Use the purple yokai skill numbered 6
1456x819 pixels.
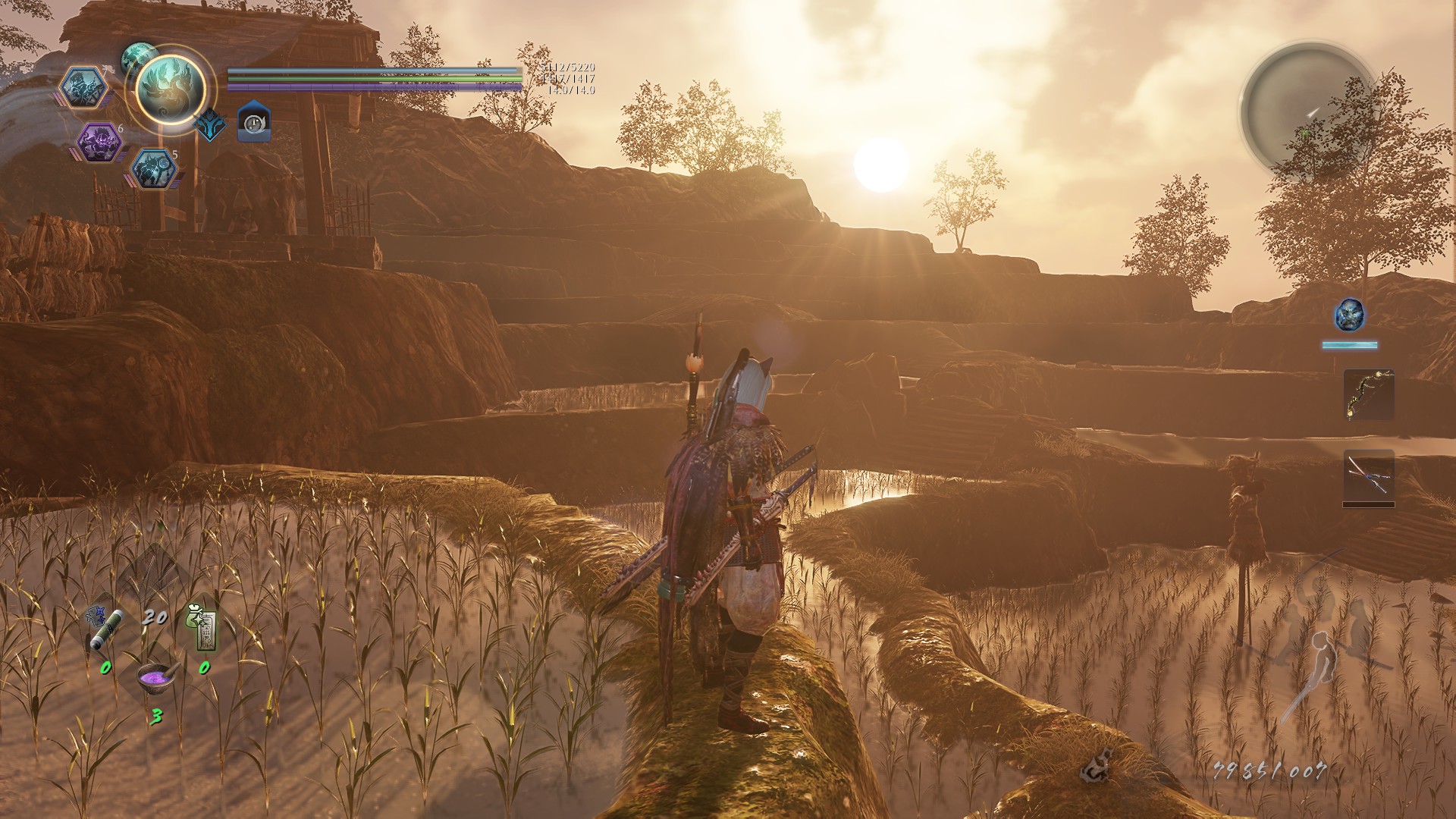99,142
